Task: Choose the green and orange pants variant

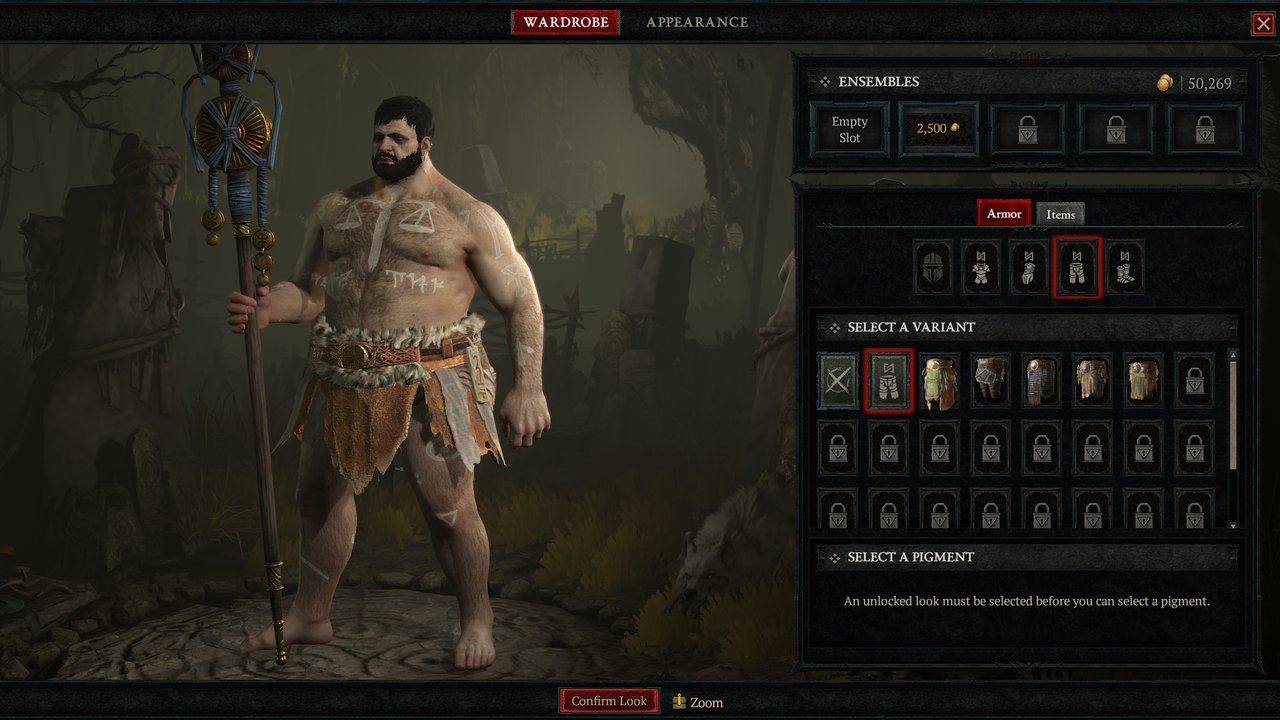Action: tap(940, 381)
